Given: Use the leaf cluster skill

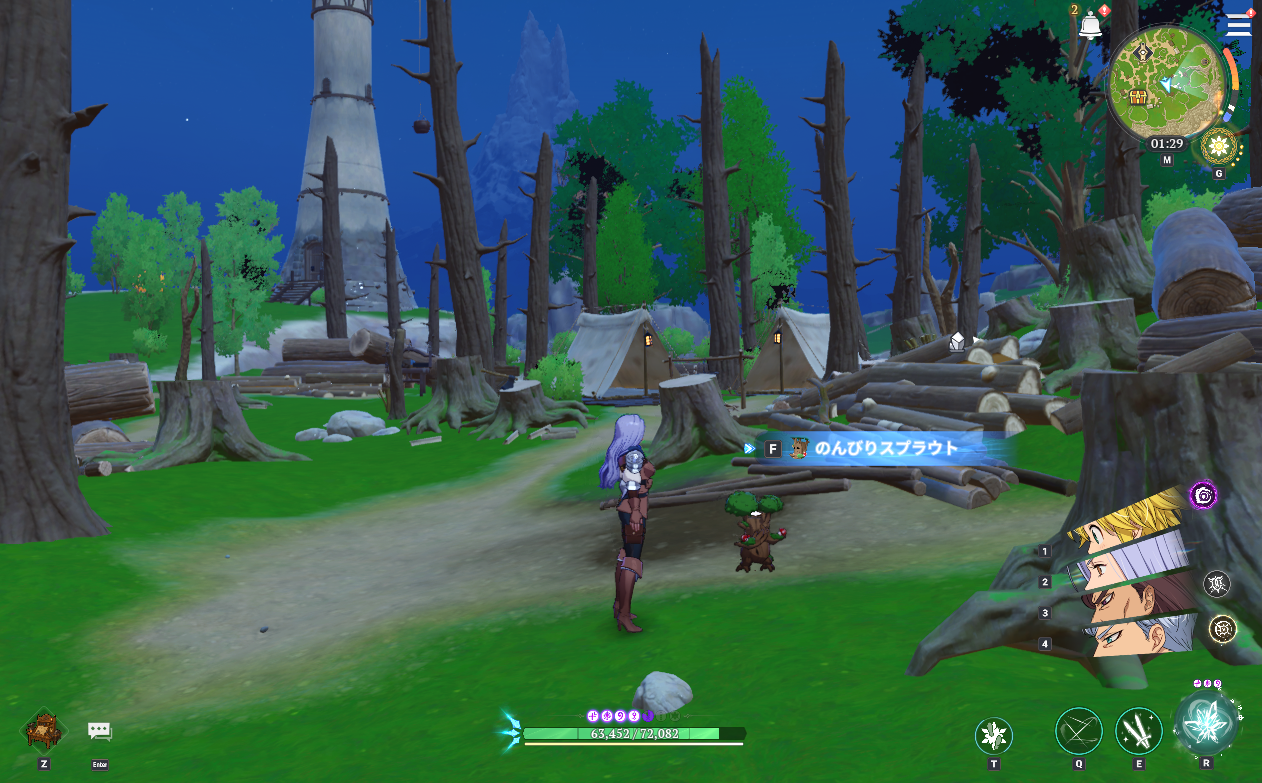Looking at the screenshot, I should (x=993, y=737).
